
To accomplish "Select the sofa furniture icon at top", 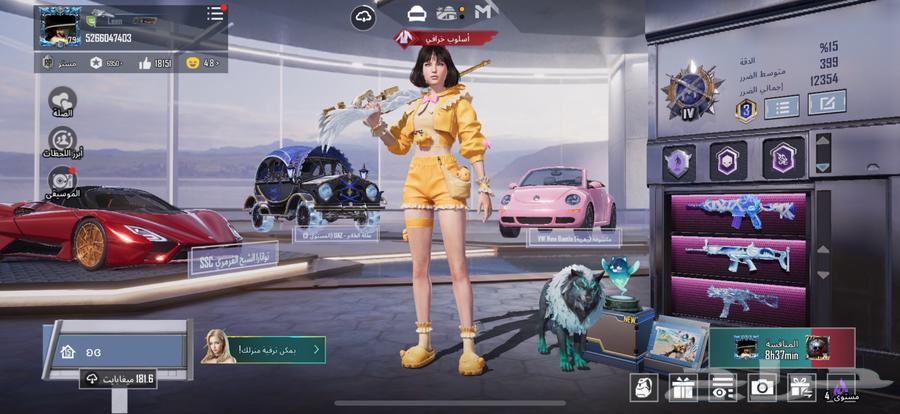I will (417, 14).
